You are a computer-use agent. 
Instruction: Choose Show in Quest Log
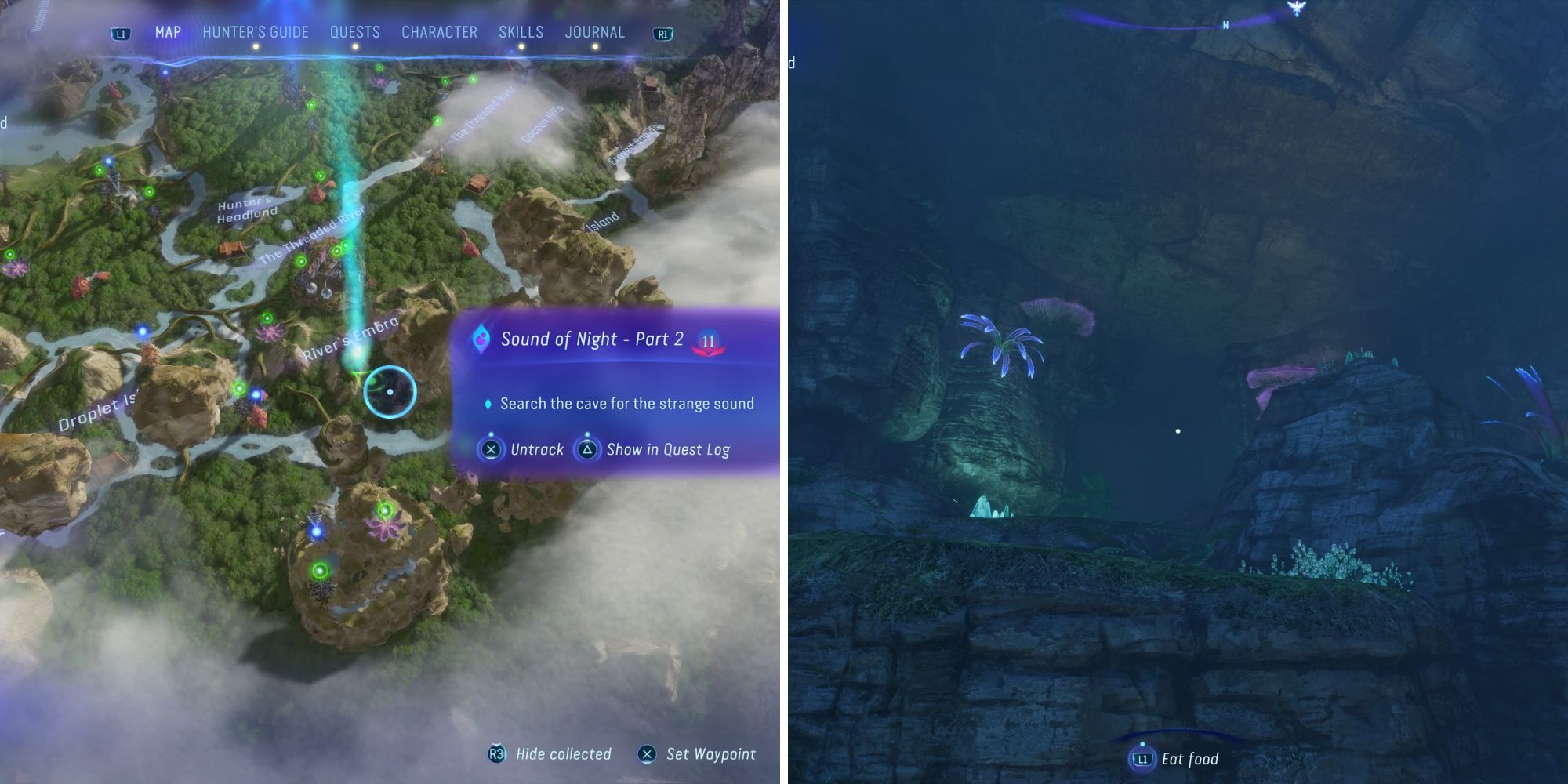(x=654, y=449)
